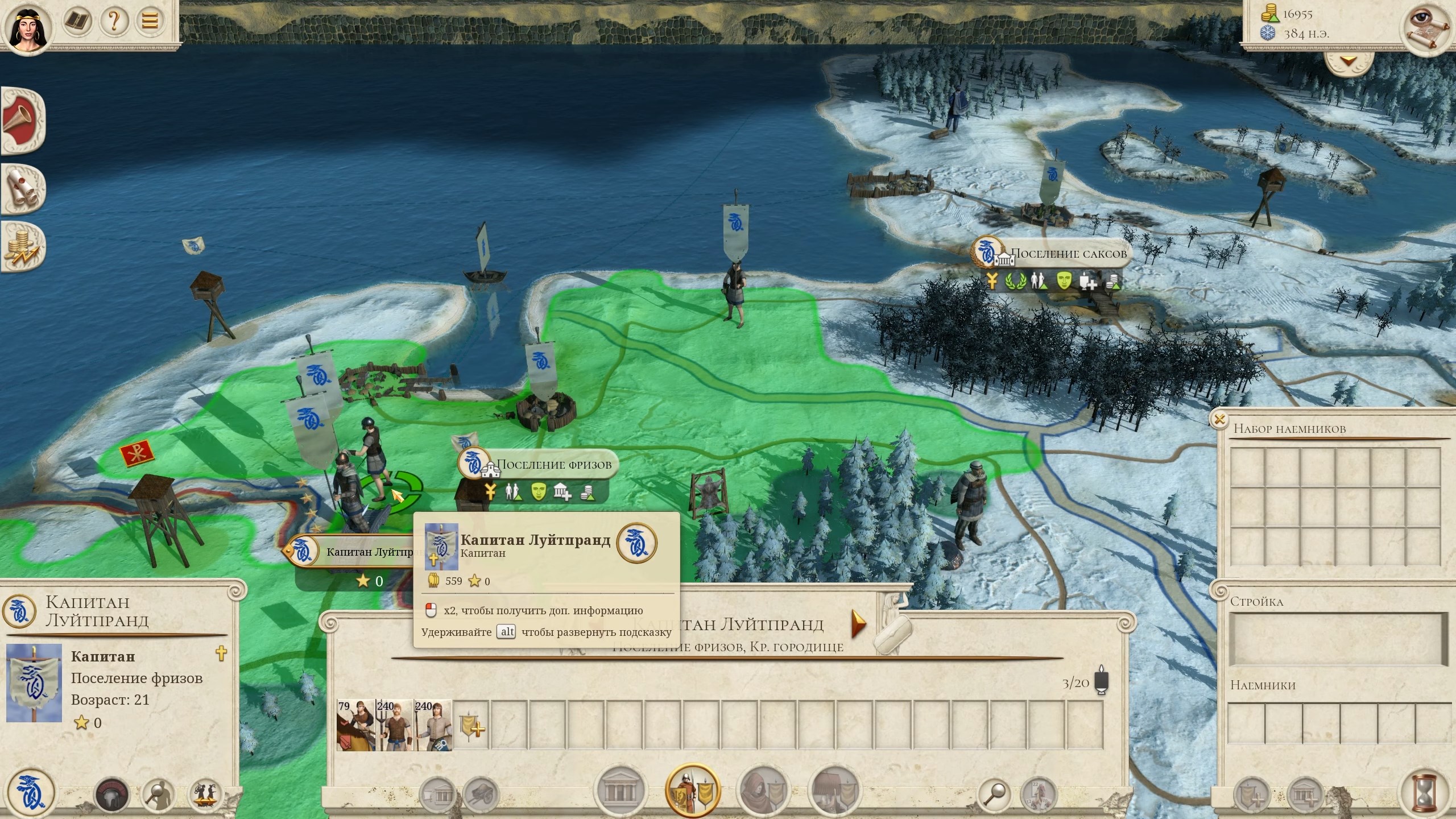This screenshot has height=819, width=1456.
Task: Close the mercenary recruitment panel
Action: pyautogui.click(x=1219, y=420)
